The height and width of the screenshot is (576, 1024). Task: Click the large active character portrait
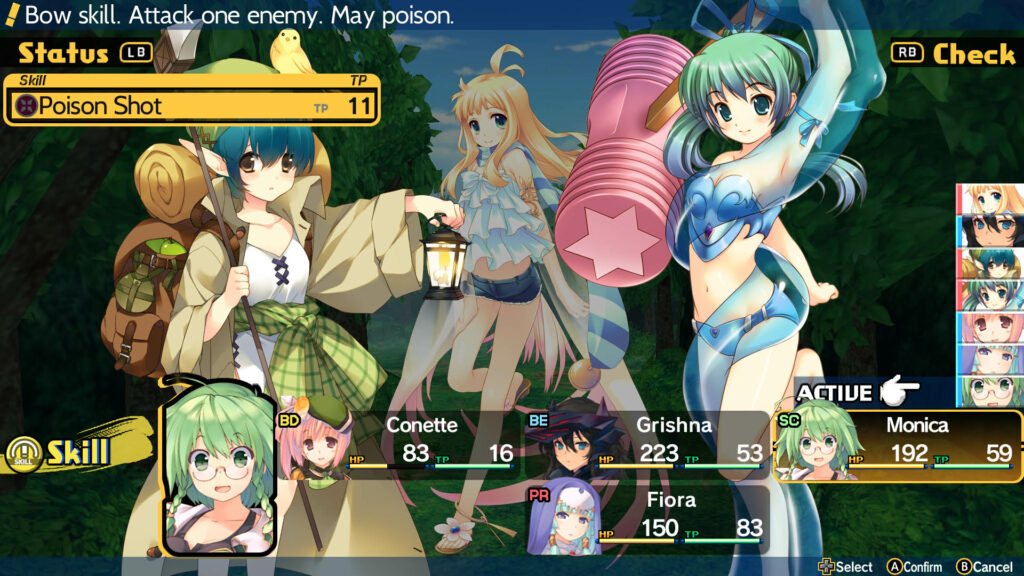pos(217,465)
